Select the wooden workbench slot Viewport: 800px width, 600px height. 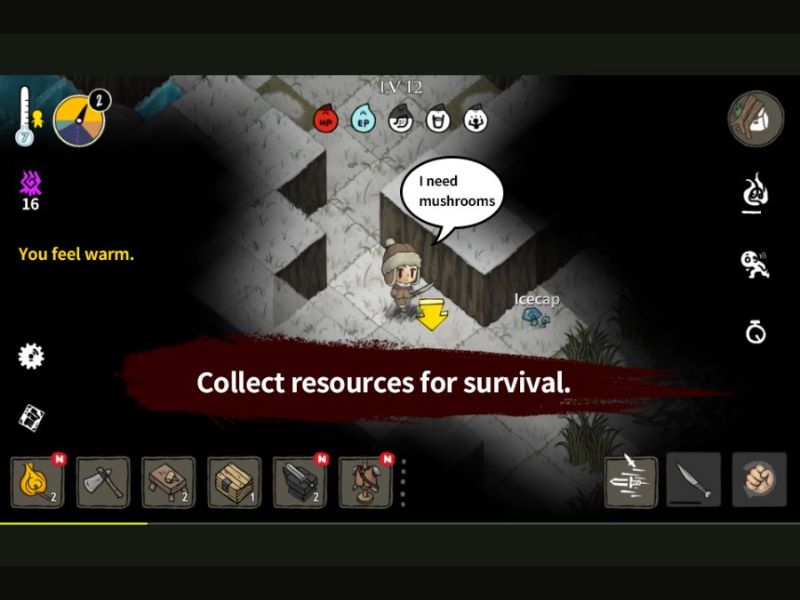pyautogui.click(x=168, y=482)
